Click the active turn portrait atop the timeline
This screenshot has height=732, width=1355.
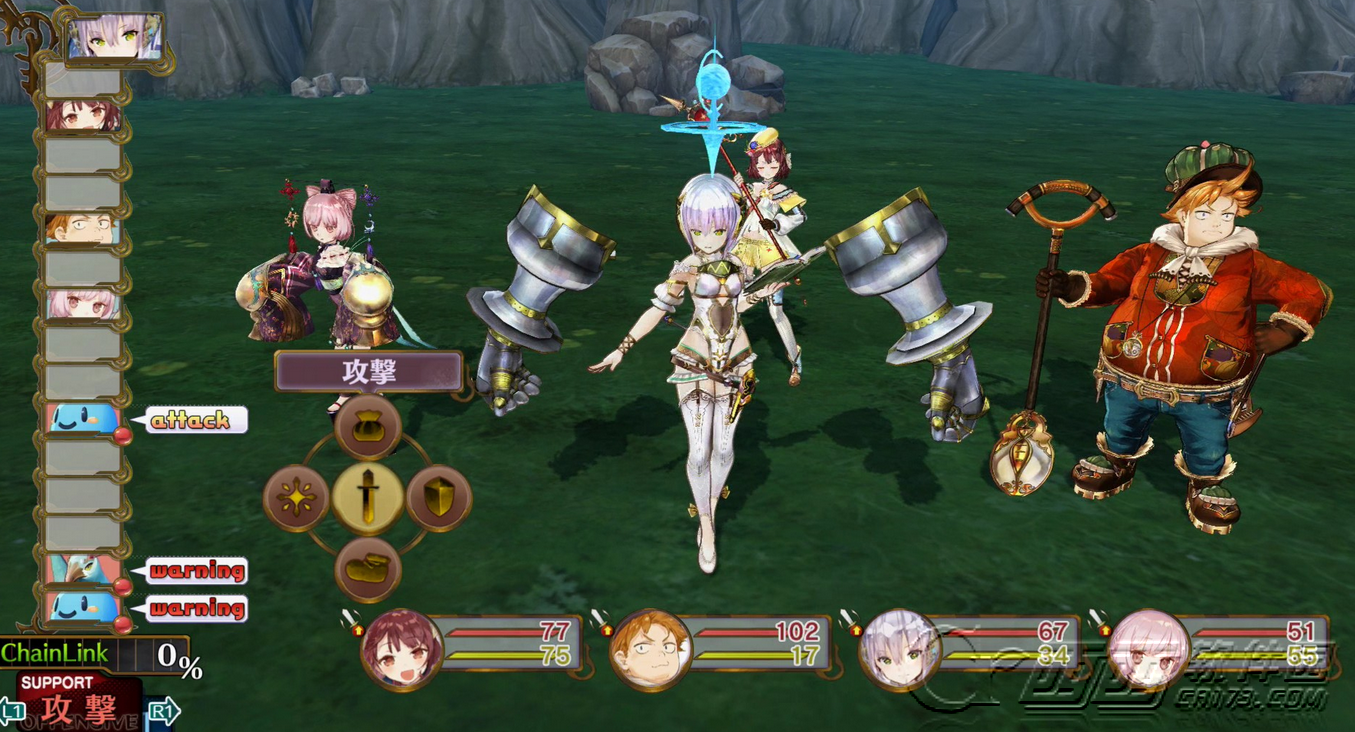(115, 38)
